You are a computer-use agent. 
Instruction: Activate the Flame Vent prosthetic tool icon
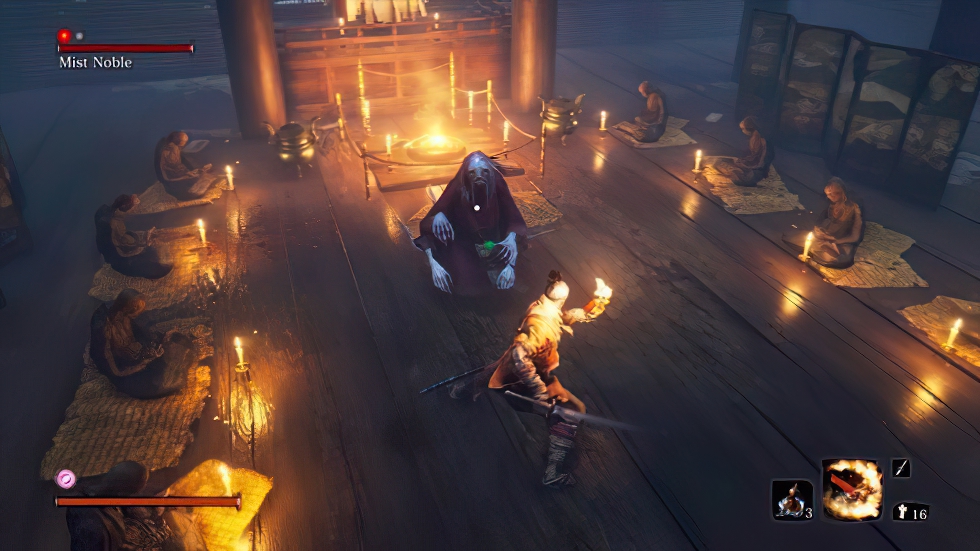tap(852, 490)
